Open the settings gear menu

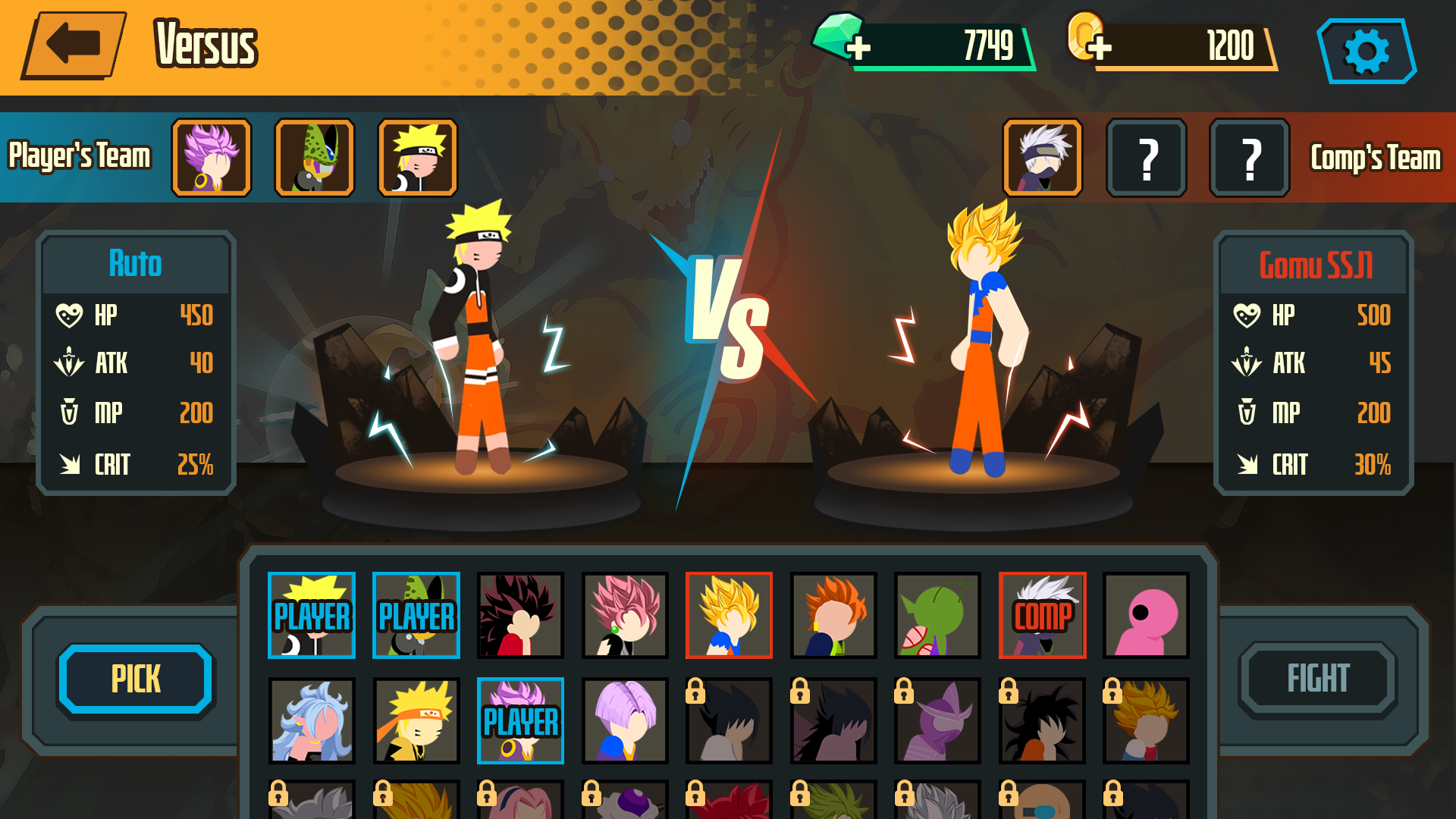1366,52
